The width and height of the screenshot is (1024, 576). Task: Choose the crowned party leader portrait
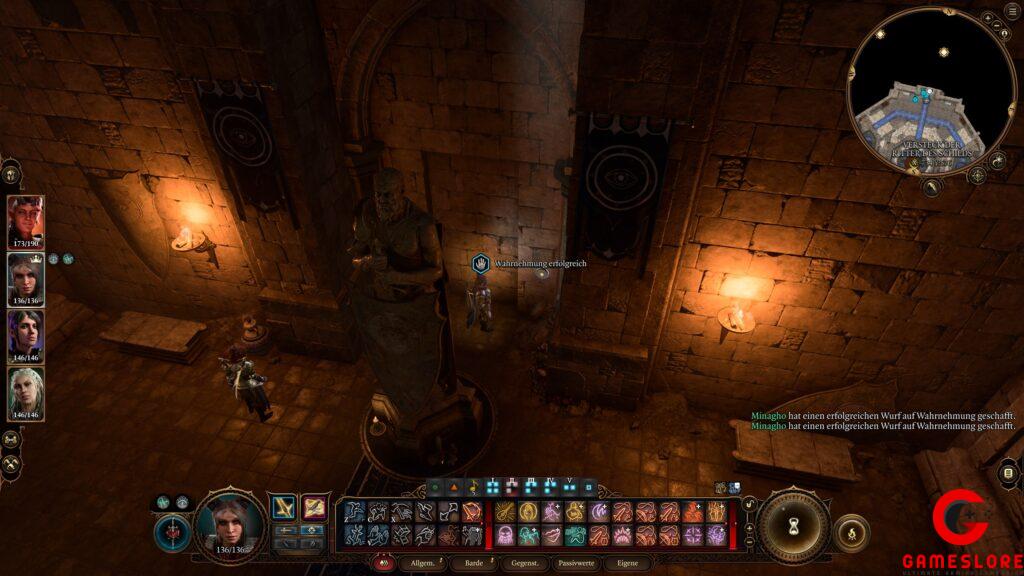pyautogui.click(x=25, y=279)
